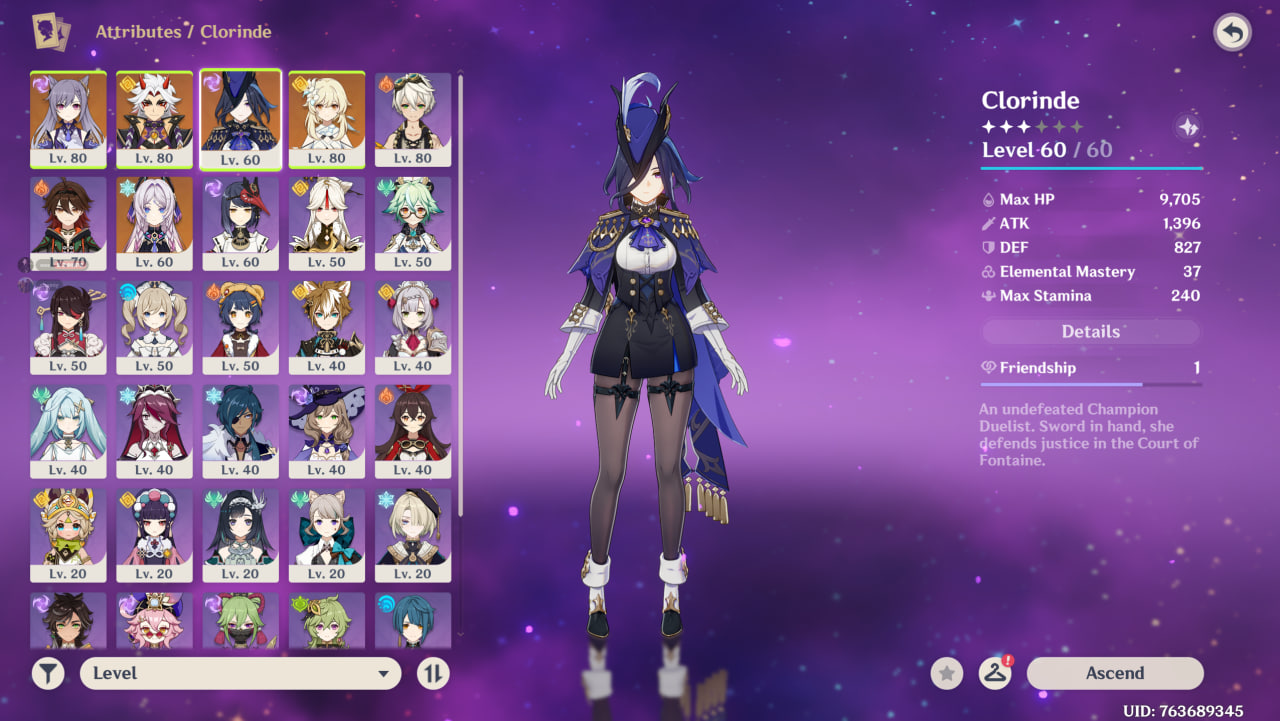Toggle the sort order arrows button
Image resolution: width=1280 pixels, height=721 pixels.
coord(432,673)
